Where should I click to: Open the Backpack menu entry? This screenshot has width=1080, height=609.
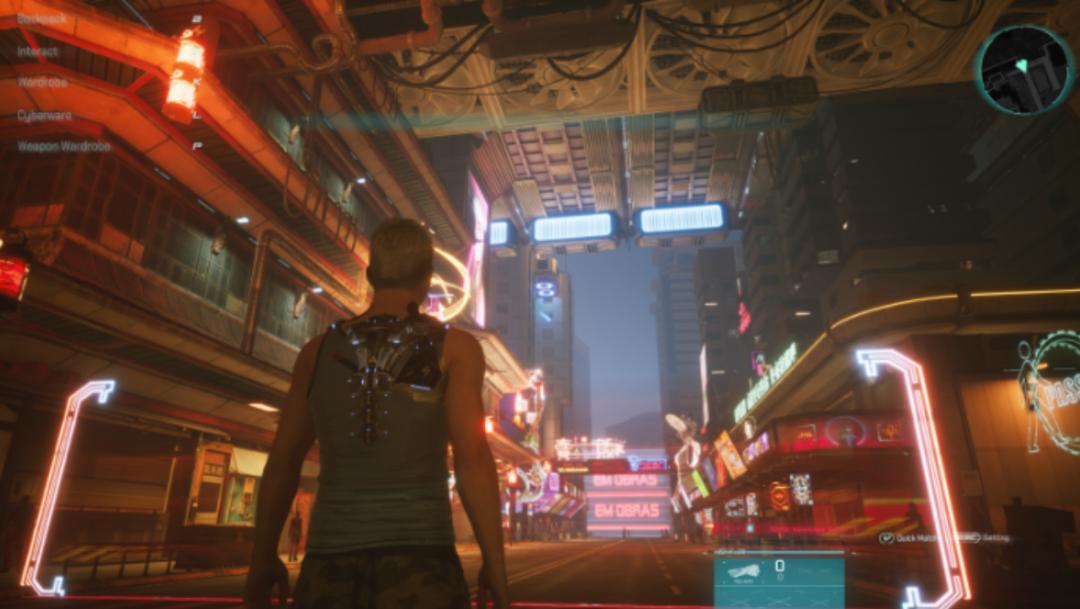coord(42,18)
